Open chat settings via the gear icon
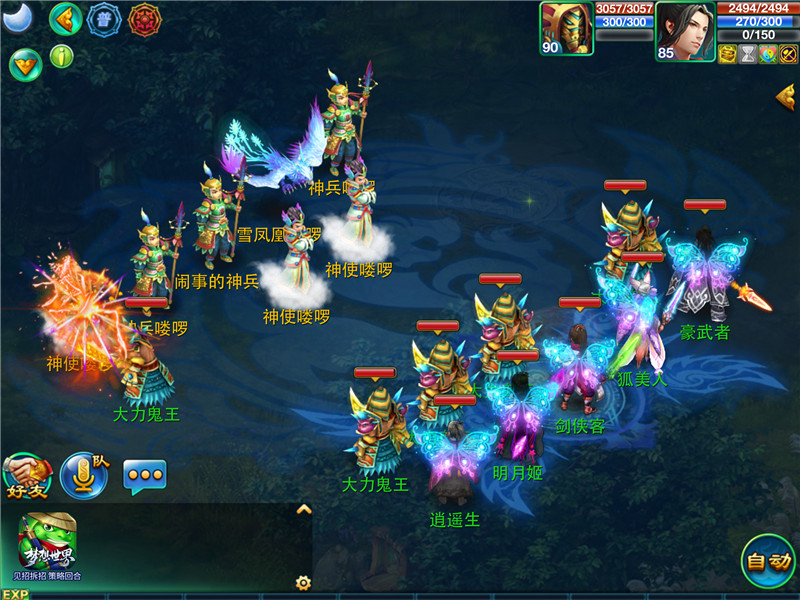800x600 pixels. pyautogui.click(x=303, y=582)
